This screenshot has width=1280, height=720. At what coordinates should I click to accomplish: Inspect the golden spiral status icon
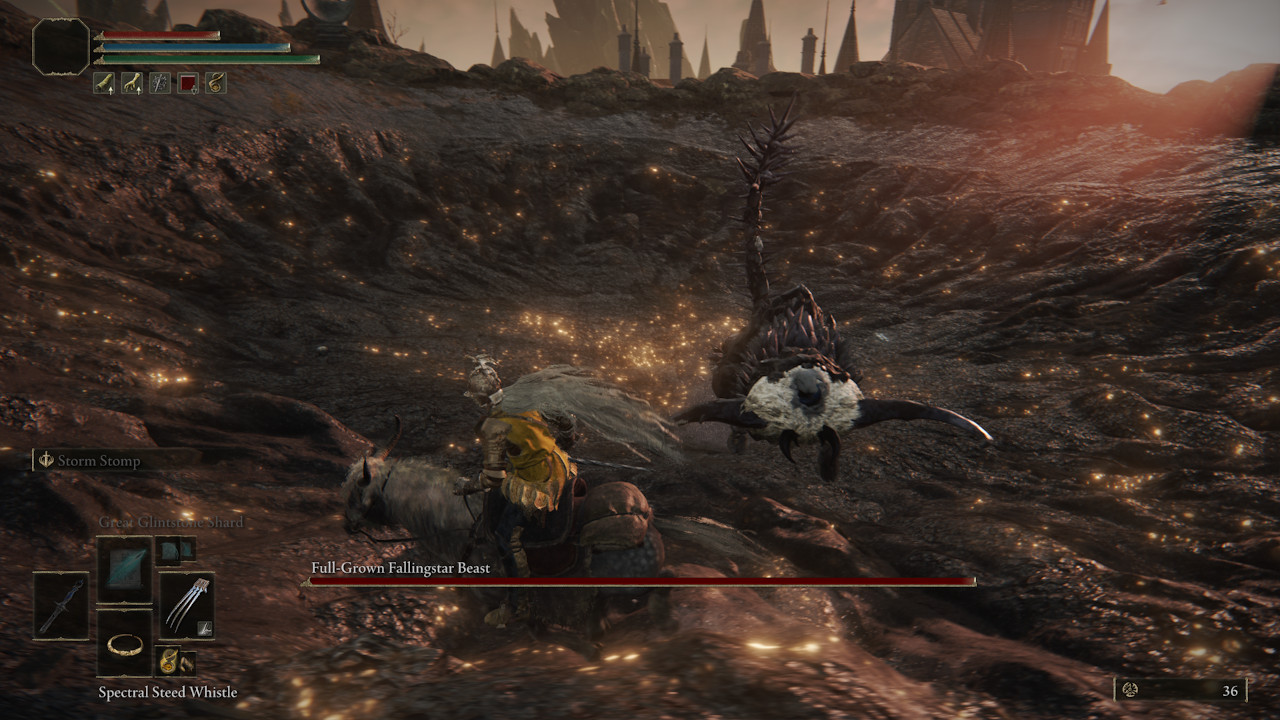[216, 84]
